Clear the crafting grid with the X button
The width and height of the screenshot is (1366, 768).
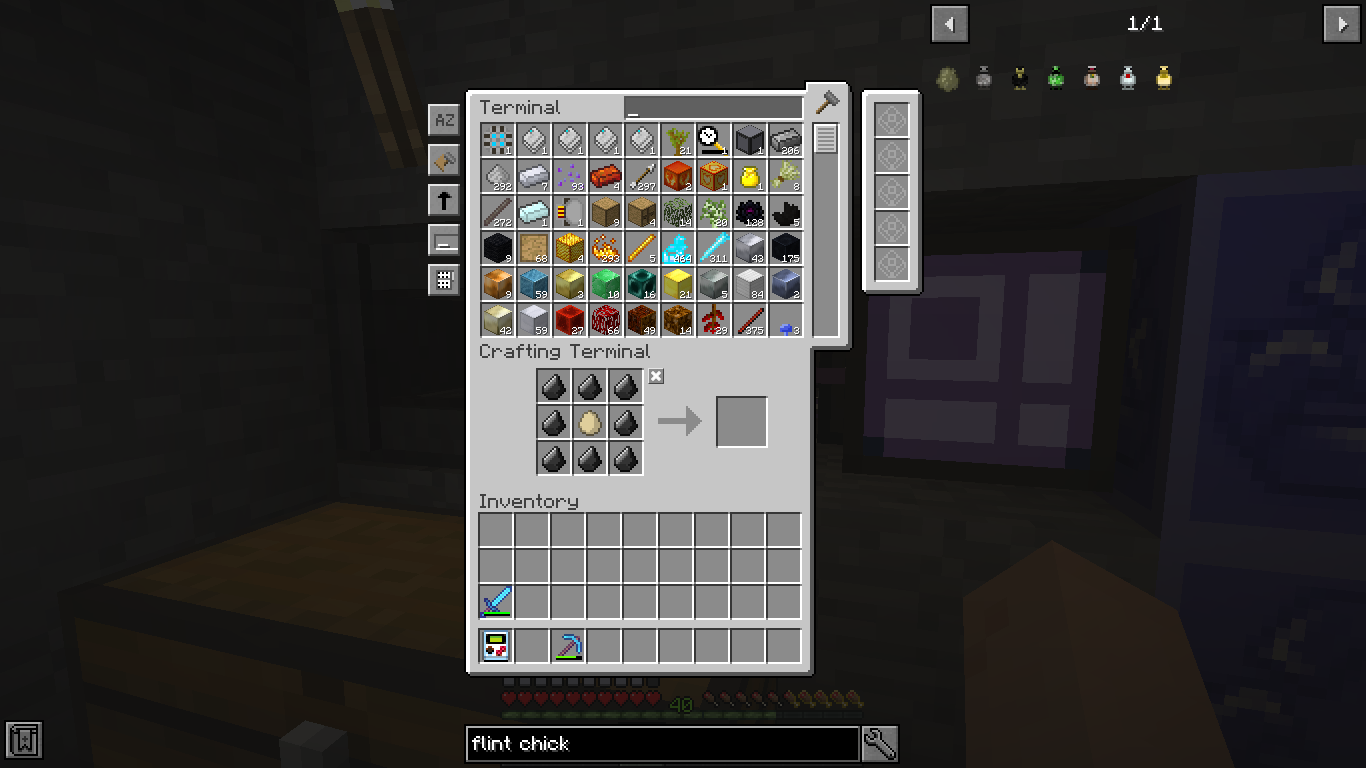pos(656,377)
